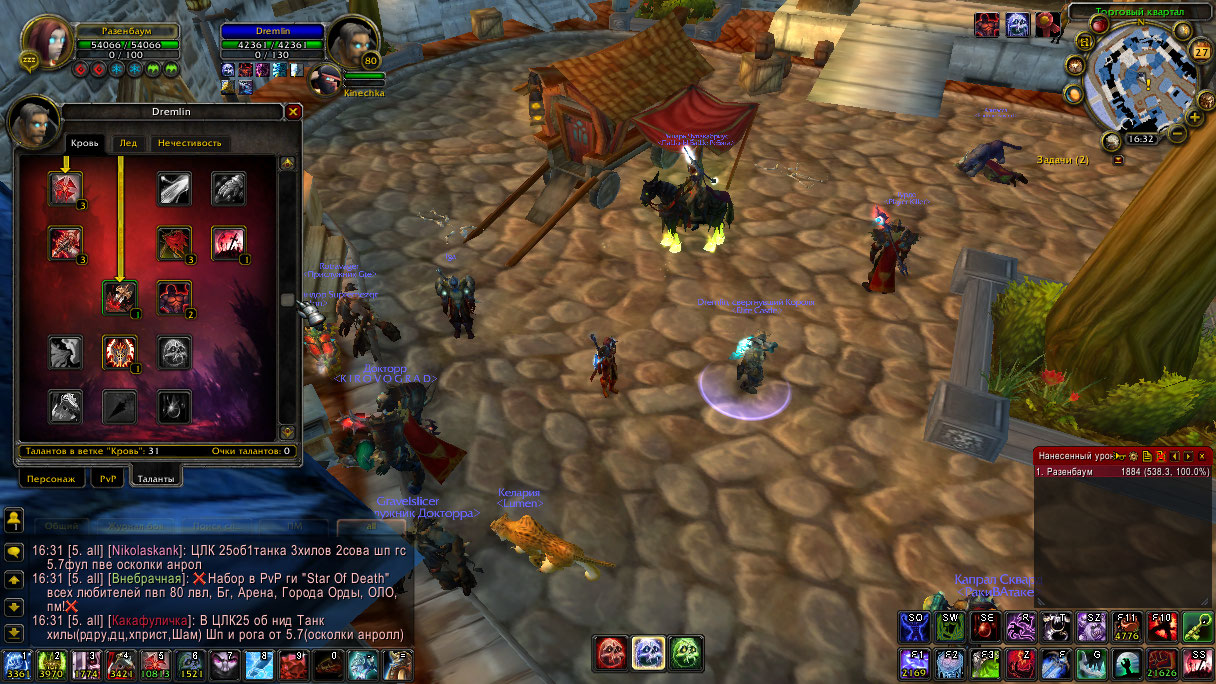Select the Blood Presence red stance icon
The width and height of the screenshot is (1216, 684).
610,653
